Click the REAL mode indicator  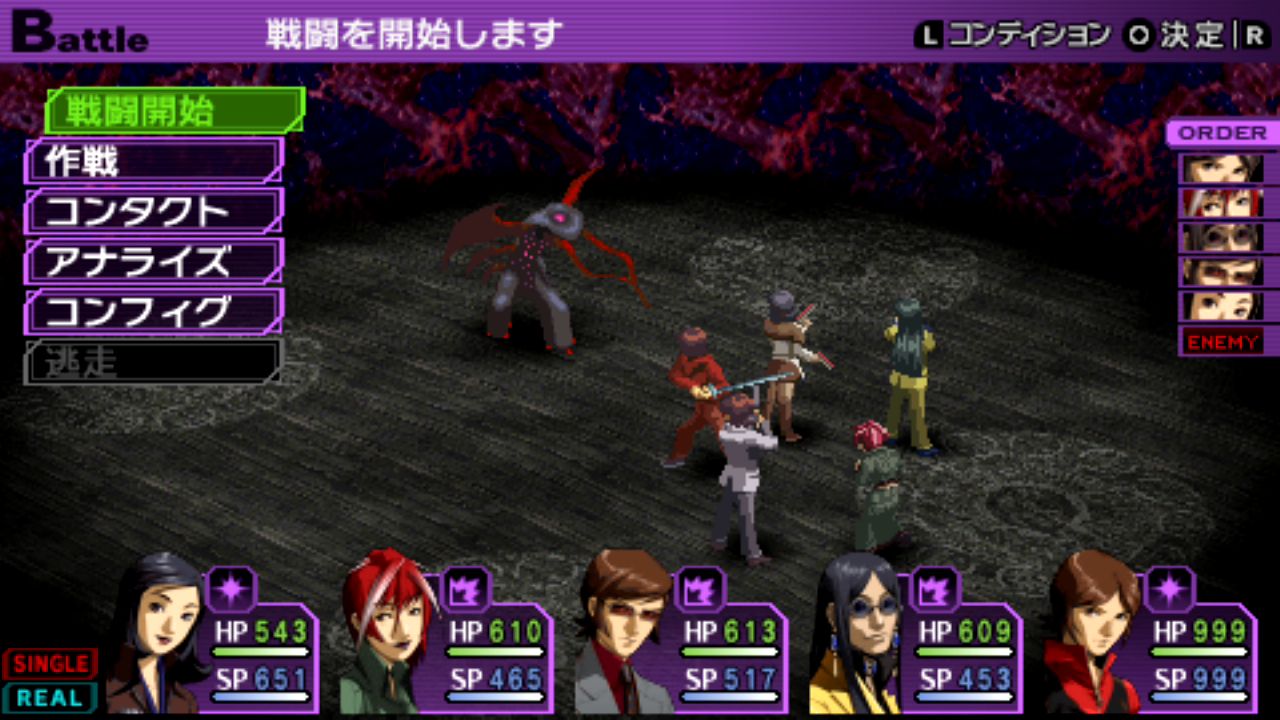51,697
